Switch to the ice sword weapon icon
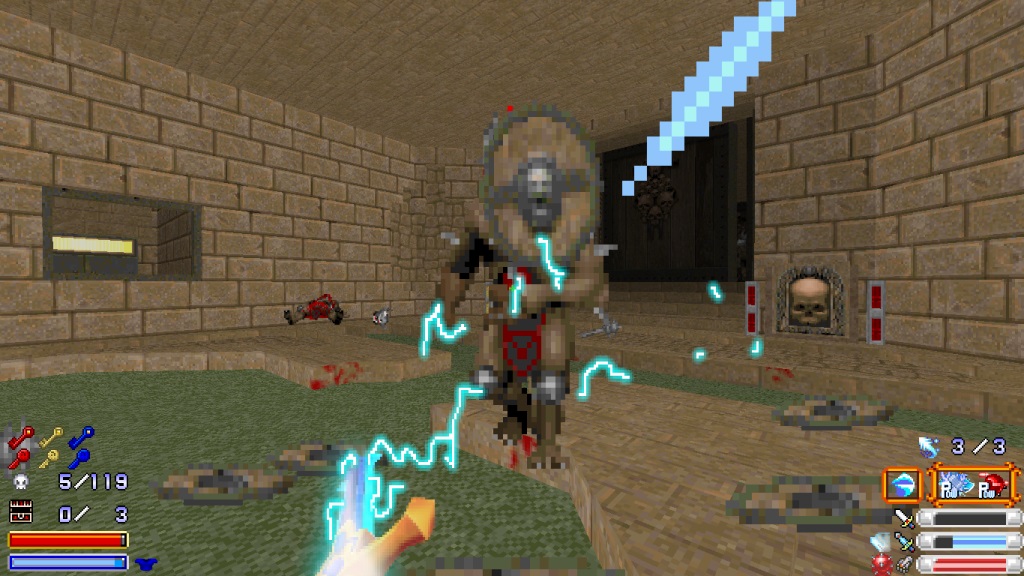 coord(904,541)
